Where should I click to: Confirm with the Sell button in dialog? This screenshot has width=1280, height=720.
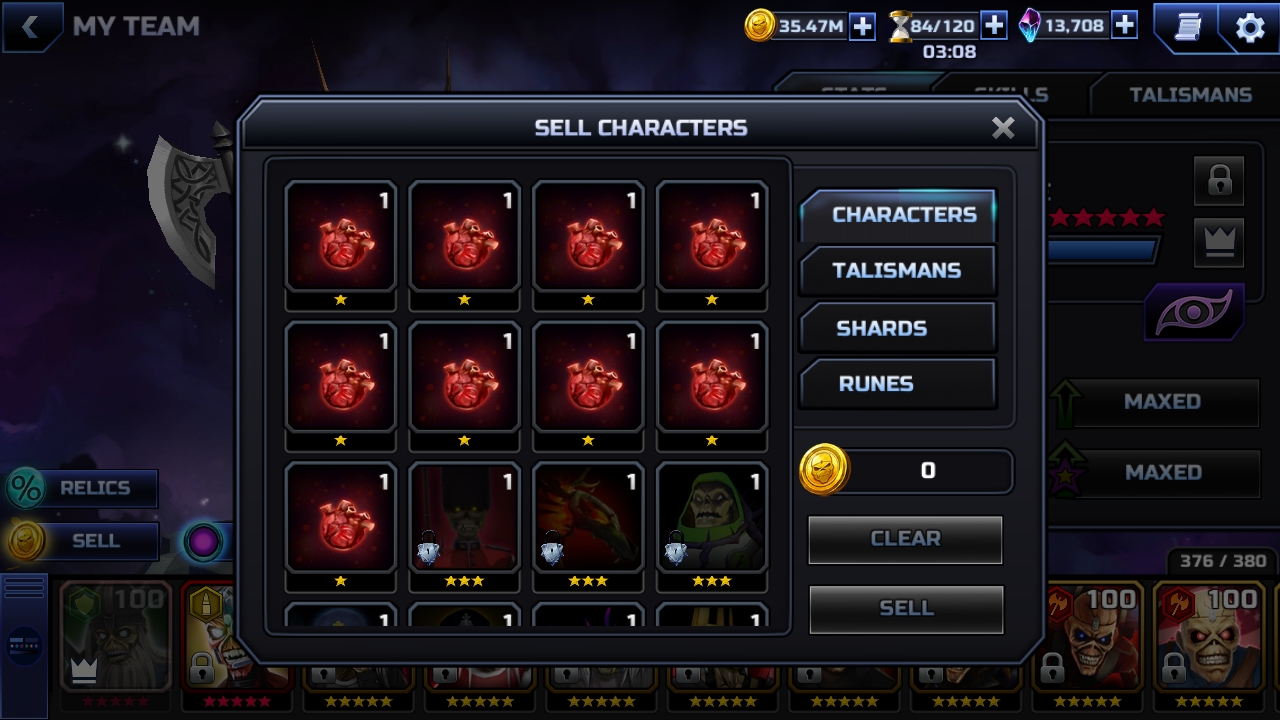[x=905, y=608]
